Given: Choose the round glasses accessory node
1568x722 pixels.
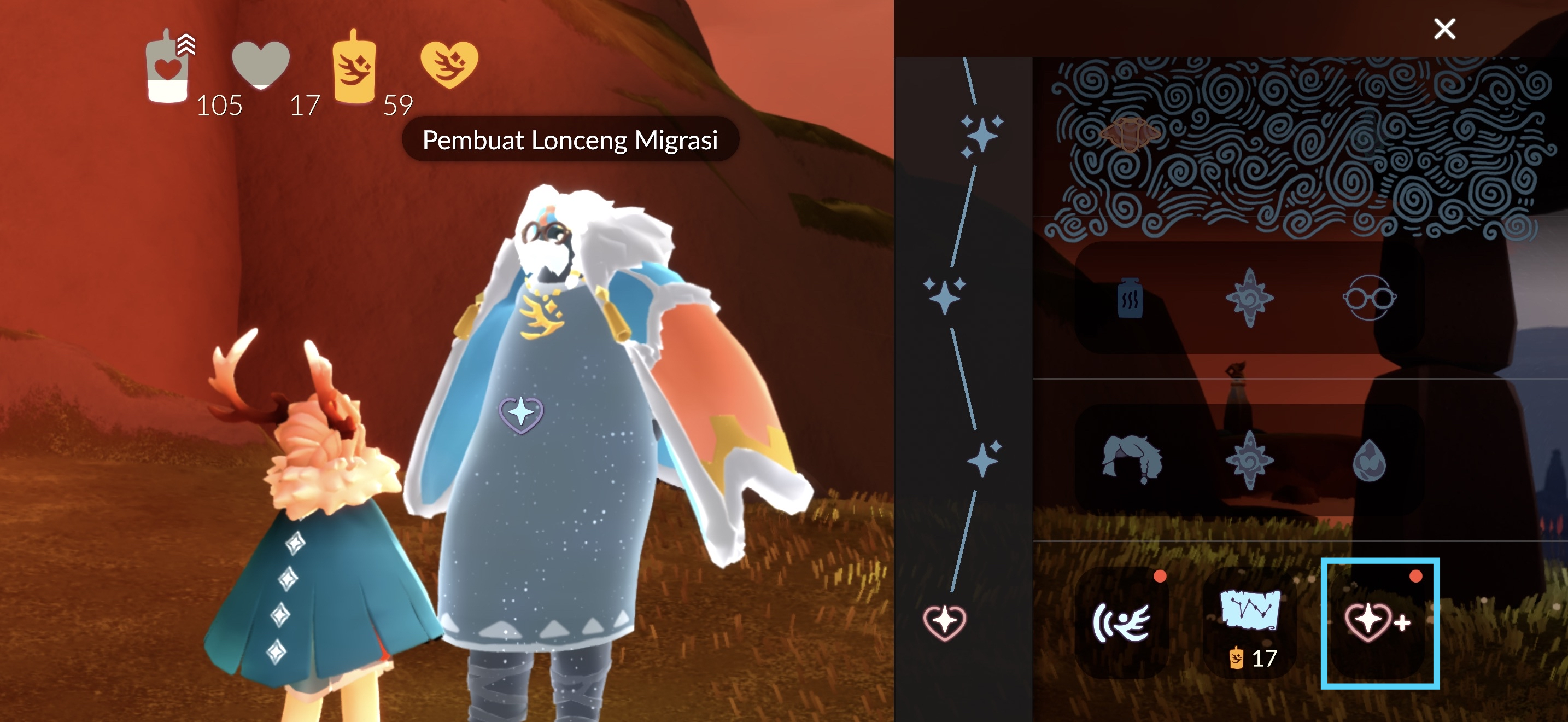Looking at the screenshot, I should coord(1369,298).
